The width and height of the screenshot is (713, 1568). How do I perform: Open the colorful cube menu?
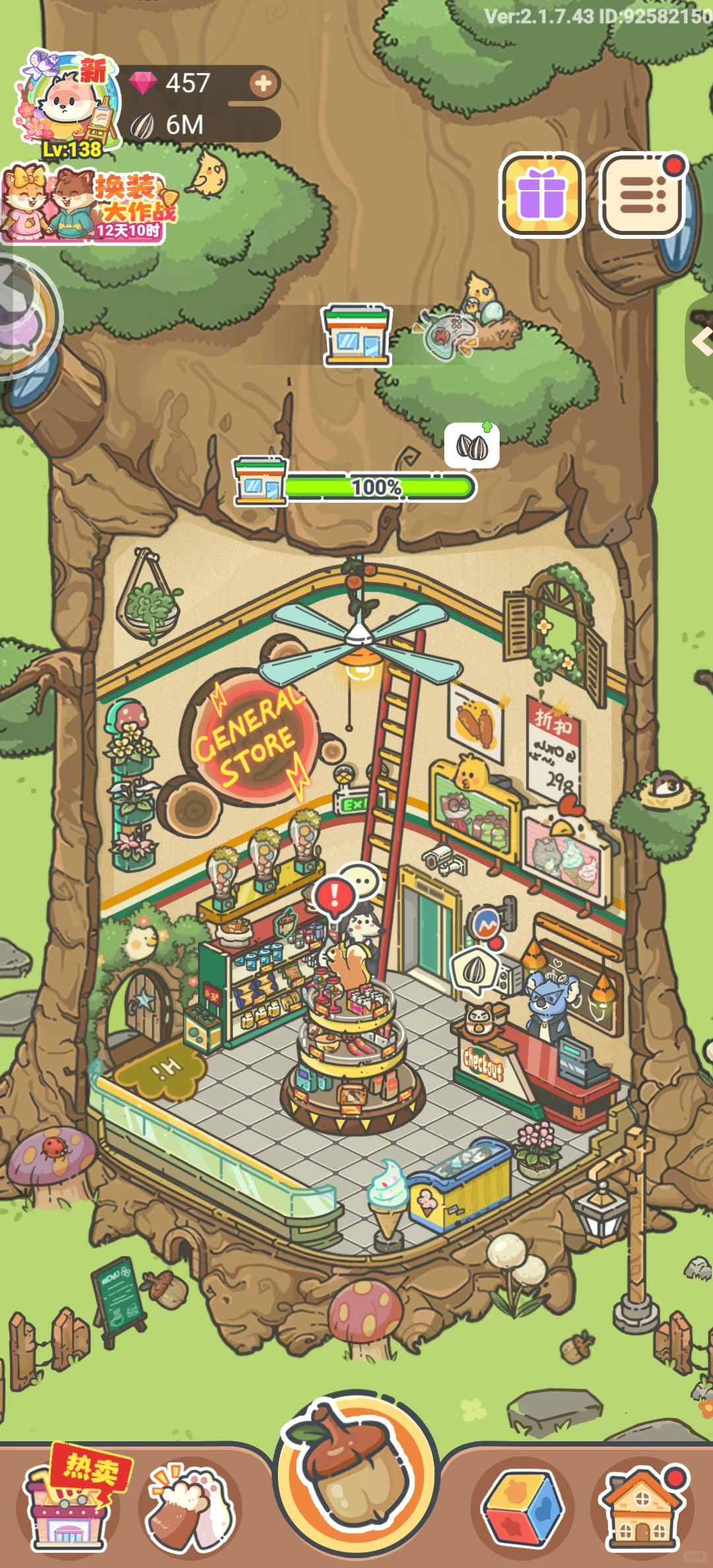(523, 1508)
